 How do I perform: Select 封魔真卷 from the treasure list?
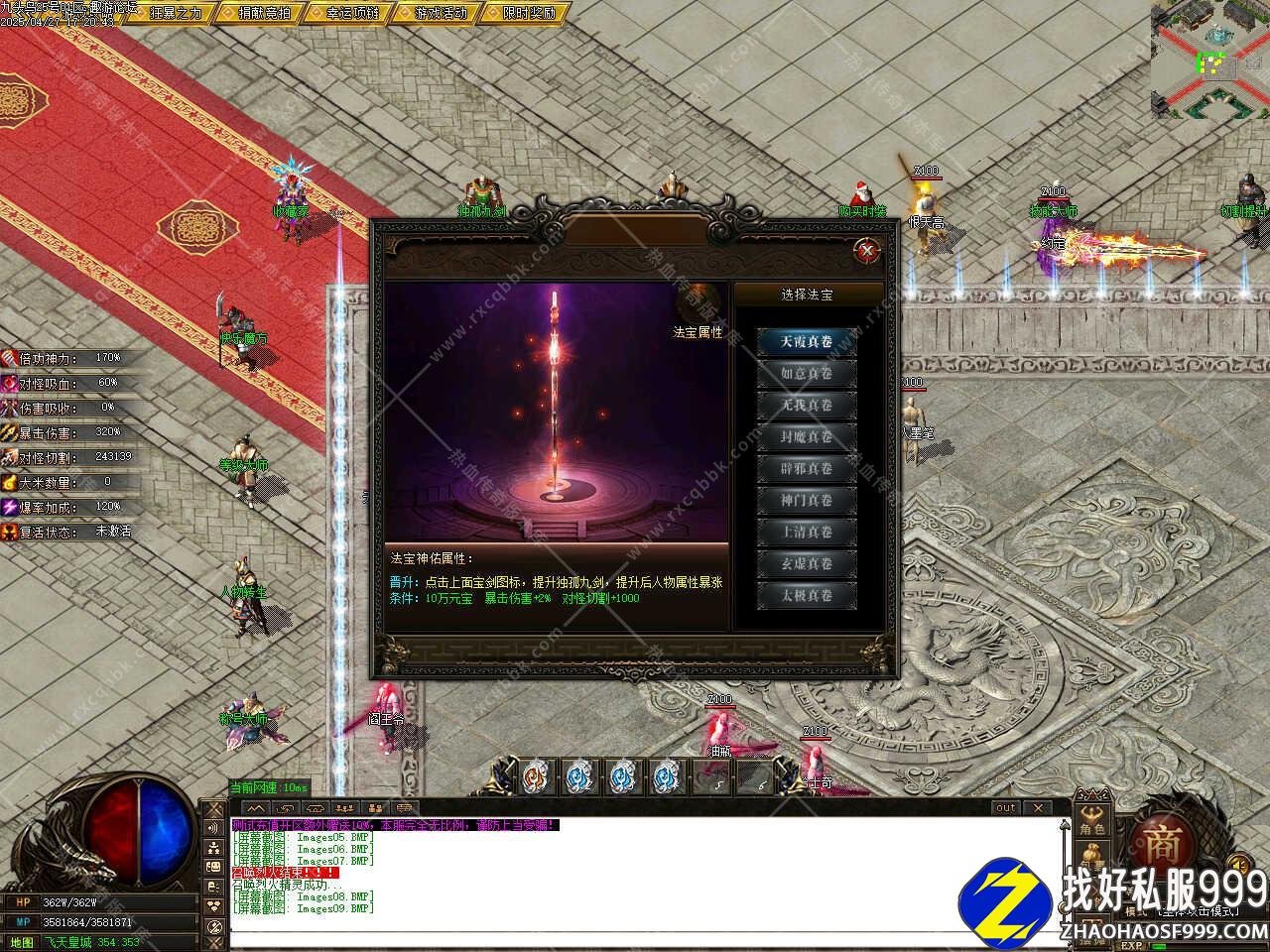click(x=806, y=437)
